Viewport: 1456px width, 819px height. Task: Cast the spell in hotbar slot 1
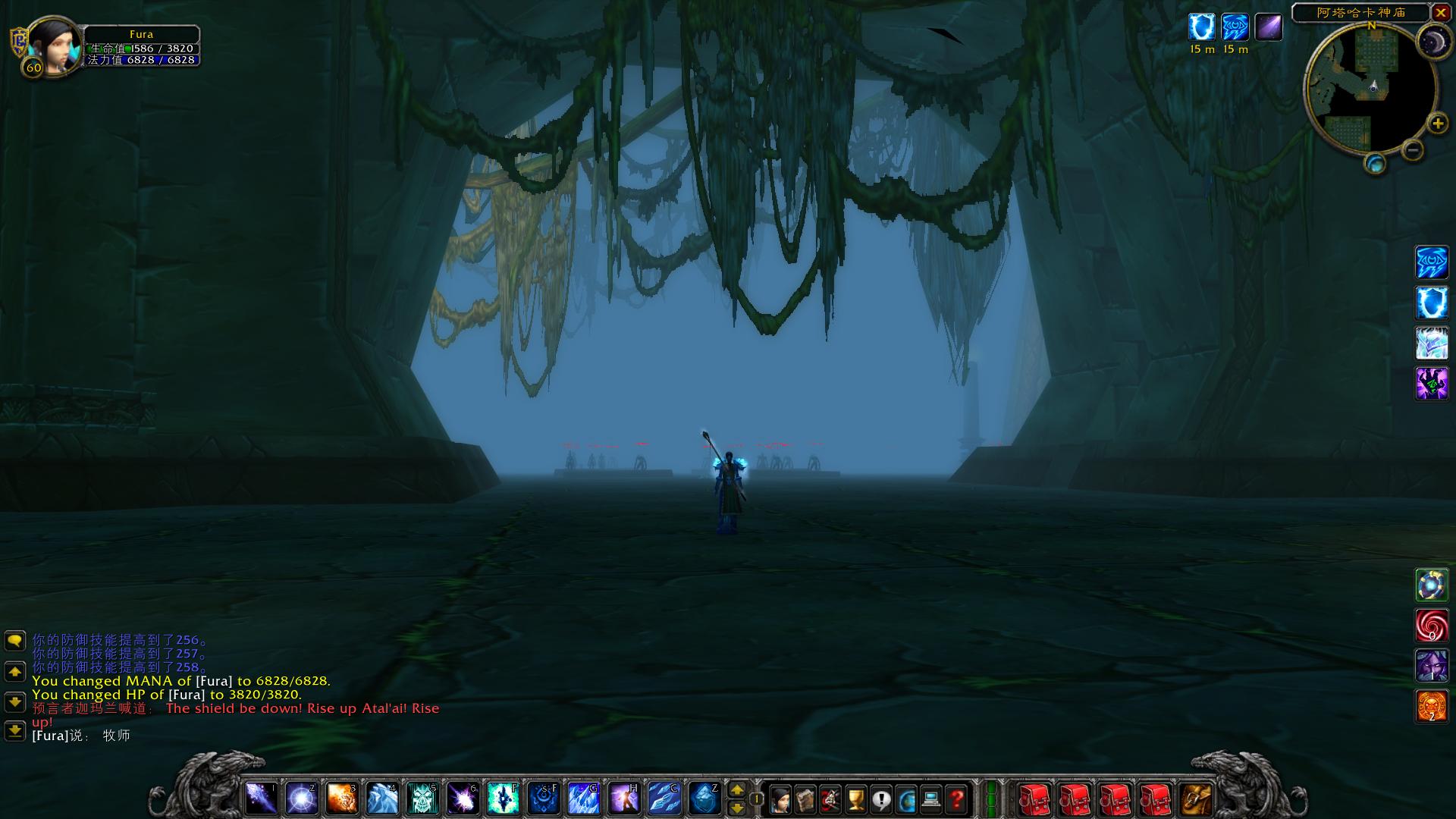pos(261,798)
